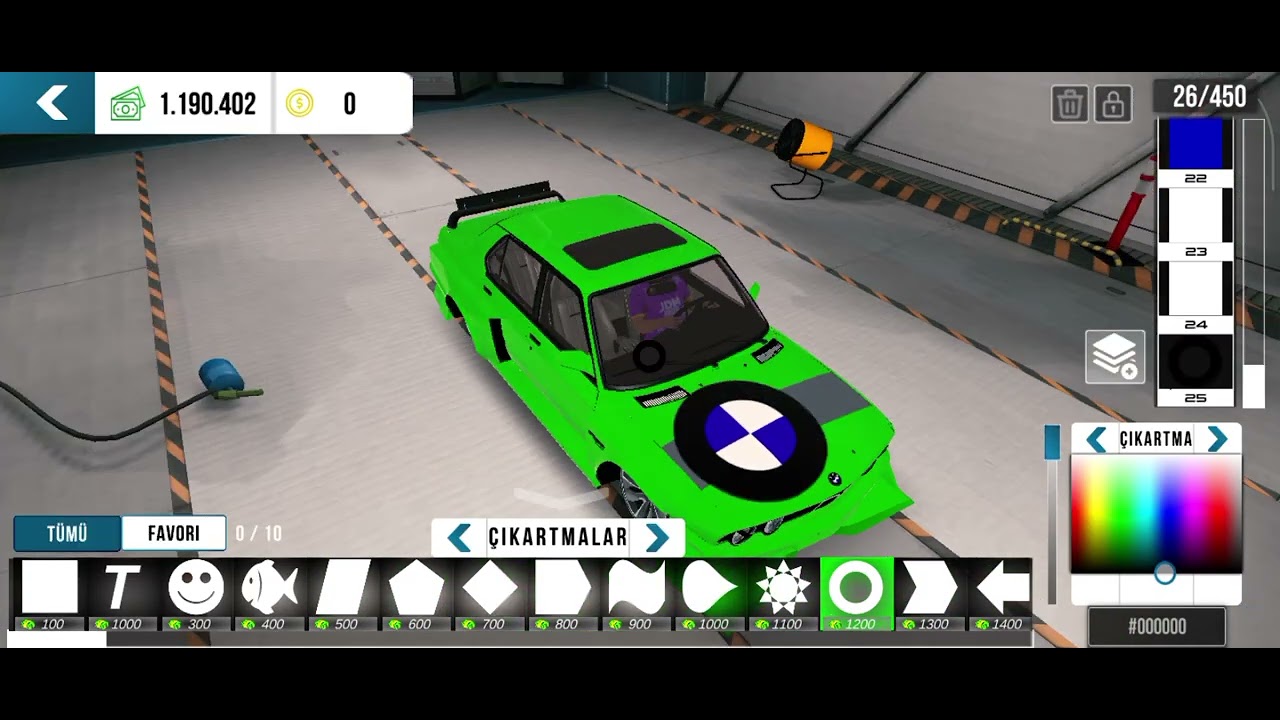1280x720 pixels.
Task: Switch to the FAVORI tab
Action: (174, 534)
